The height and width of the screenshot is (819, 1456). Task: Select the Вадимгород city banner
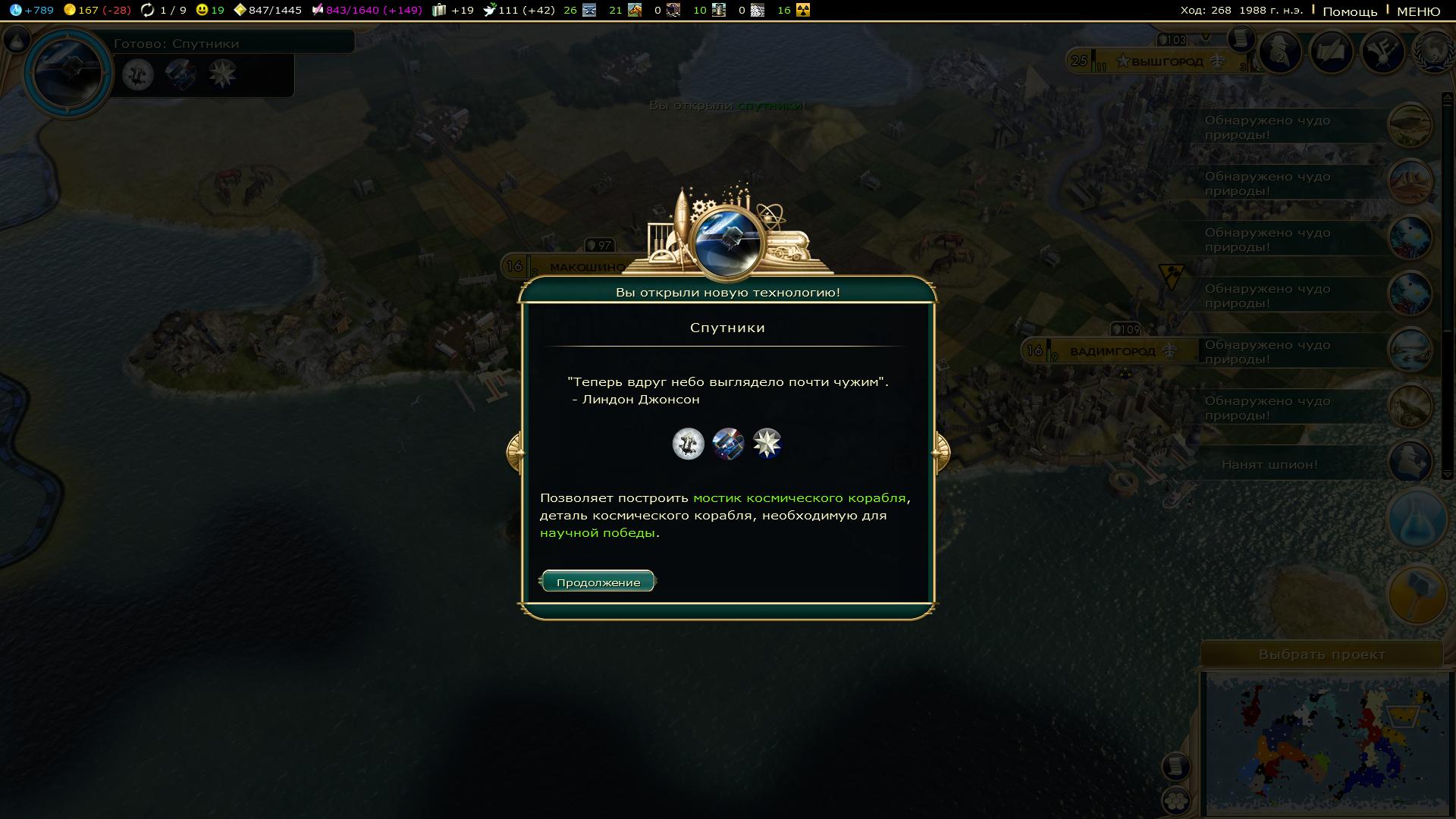tap(1112, 352)
